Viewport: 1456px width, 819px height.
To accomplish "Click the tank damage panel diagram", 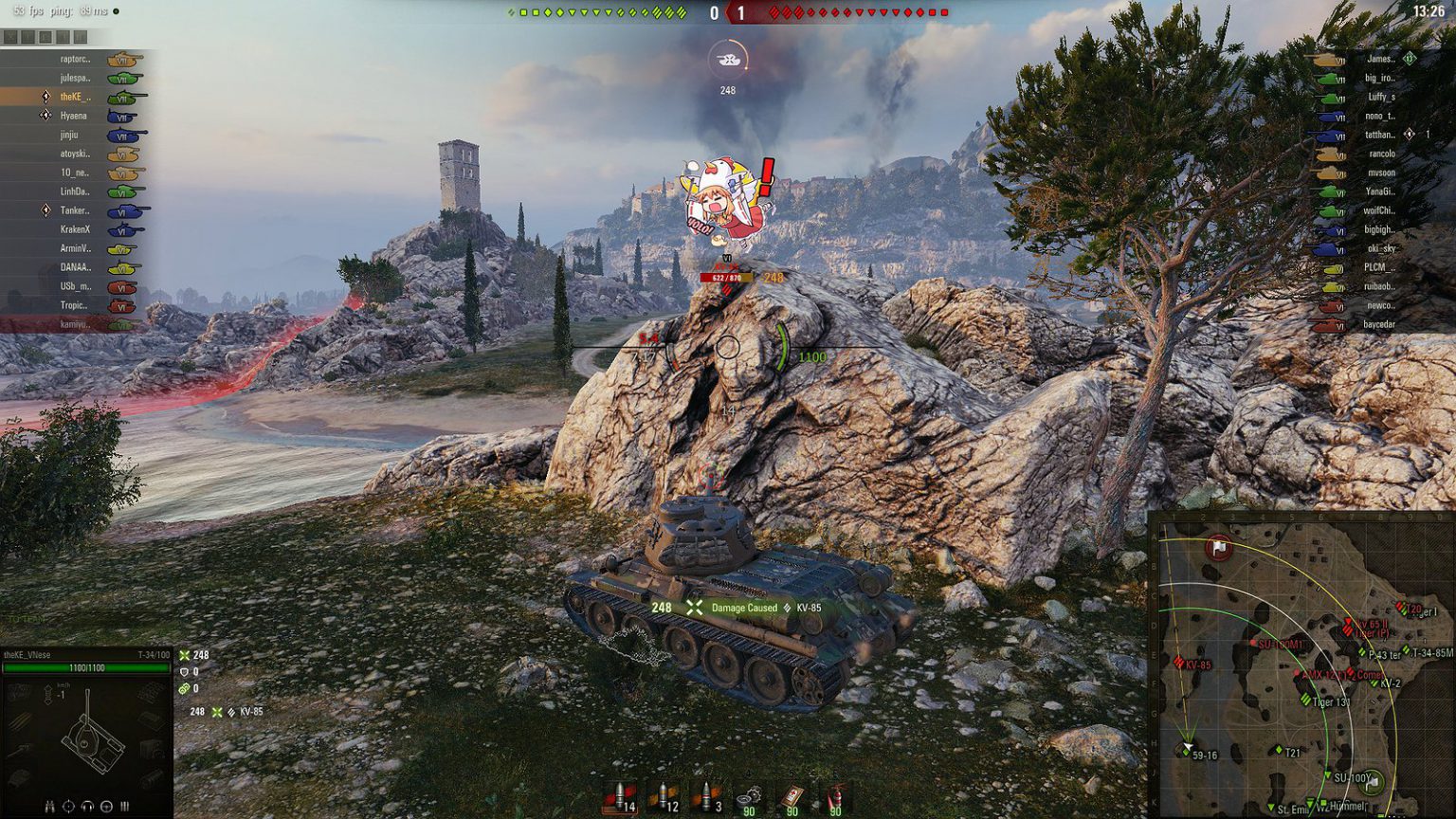I will tap(90, 735).
